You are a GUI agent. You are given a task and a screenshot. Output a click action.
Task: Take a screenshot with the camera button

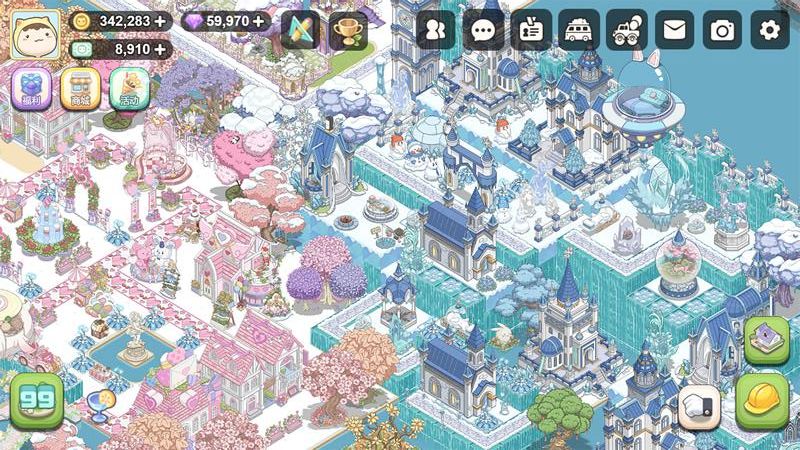coord(722,31)
